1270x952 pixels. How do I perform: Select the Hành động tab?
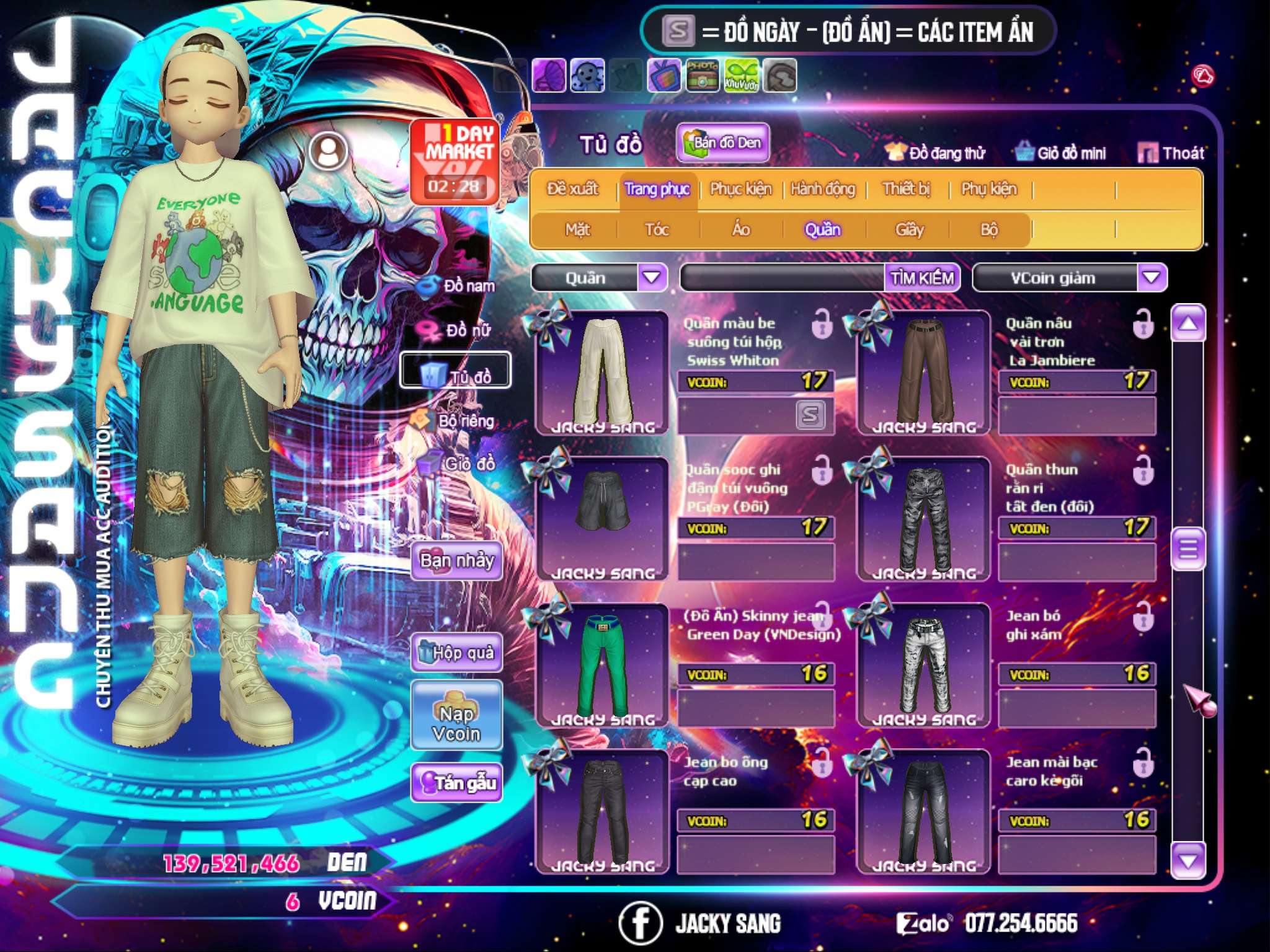822,189
